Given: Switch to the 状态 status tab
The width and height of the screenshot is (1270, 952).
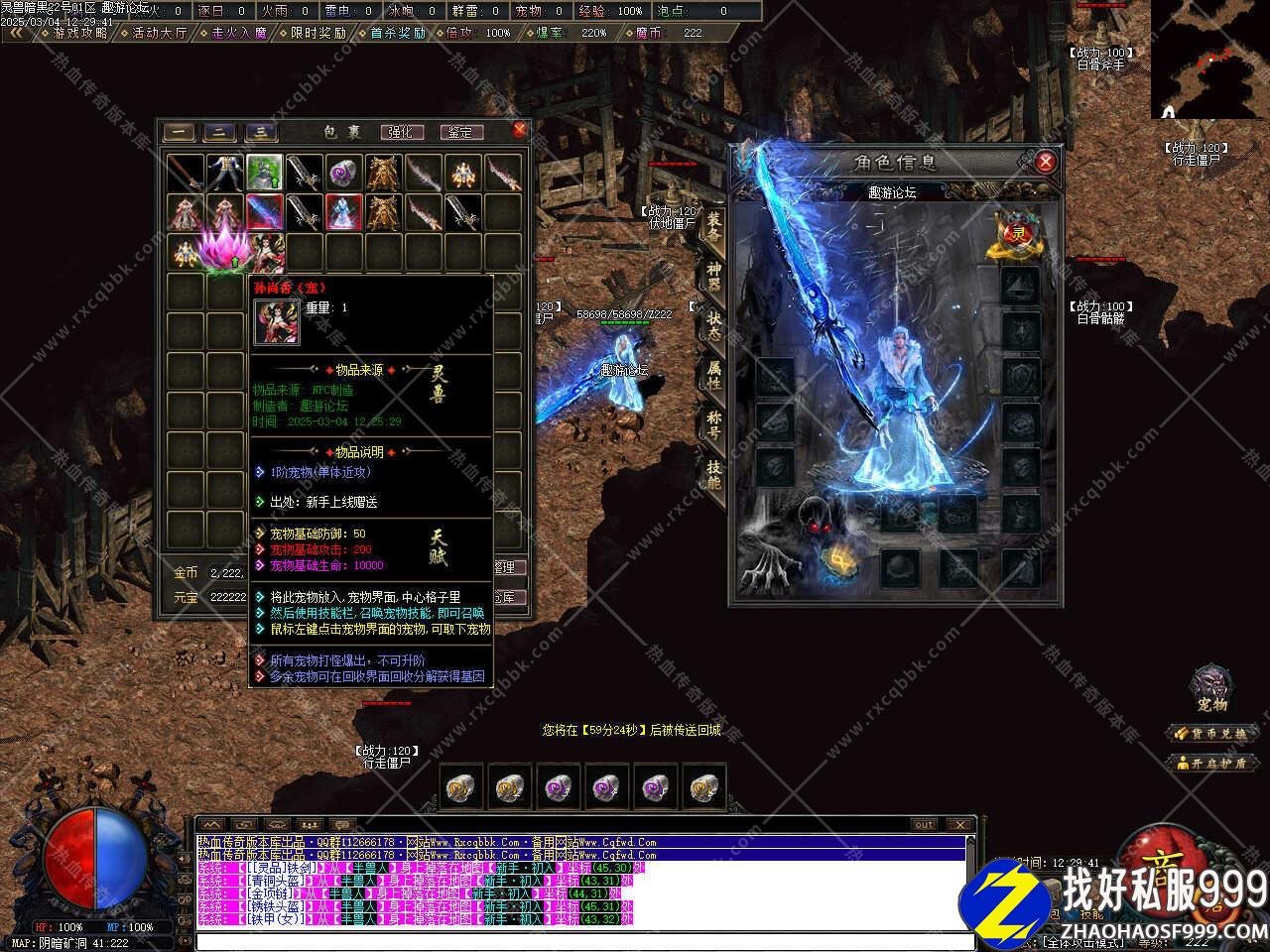Looking at the screenshot, I should click(x=713, y=326).
